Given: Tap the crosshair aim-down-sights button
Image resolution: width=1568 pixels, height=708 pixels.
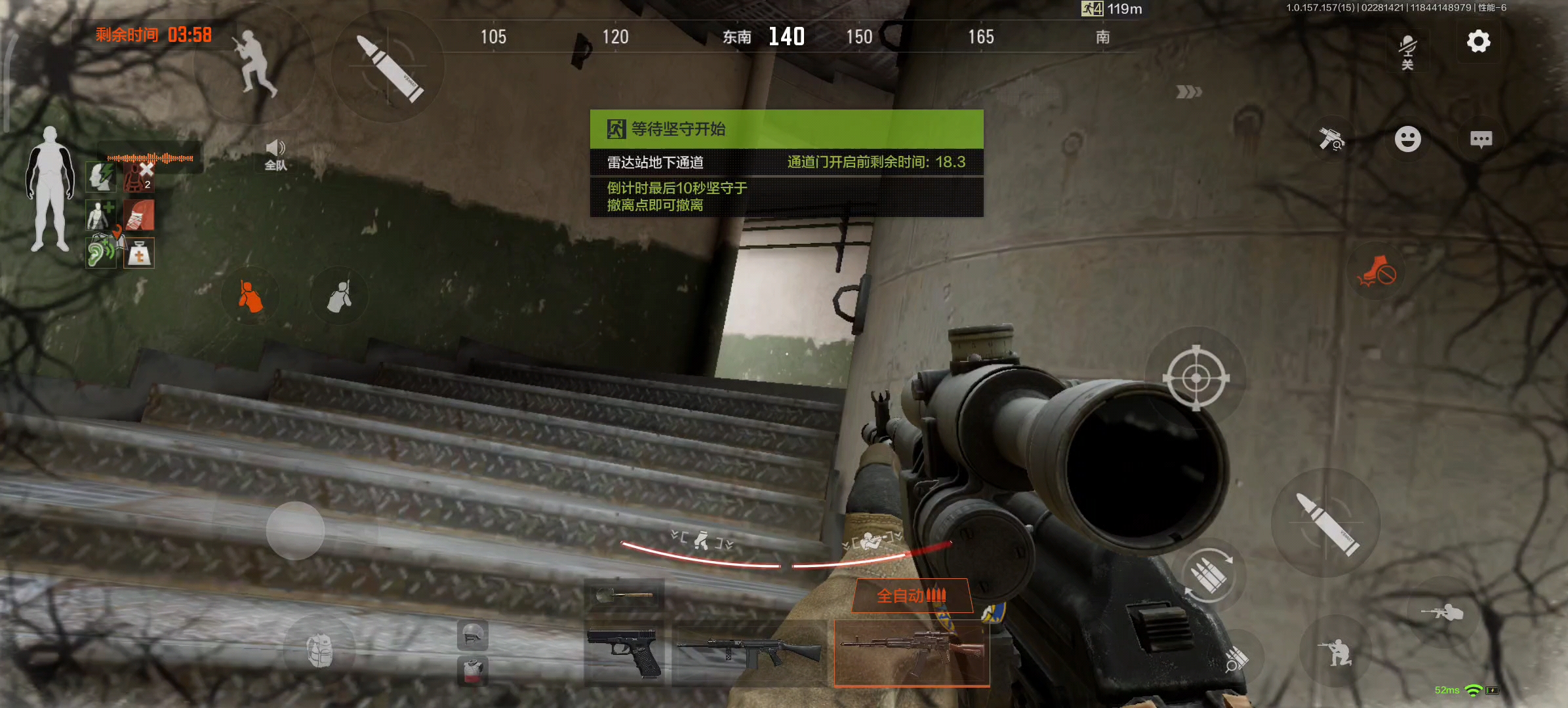Looking at the screenshot, I should pyautogui.click(x=1196, y=378).
